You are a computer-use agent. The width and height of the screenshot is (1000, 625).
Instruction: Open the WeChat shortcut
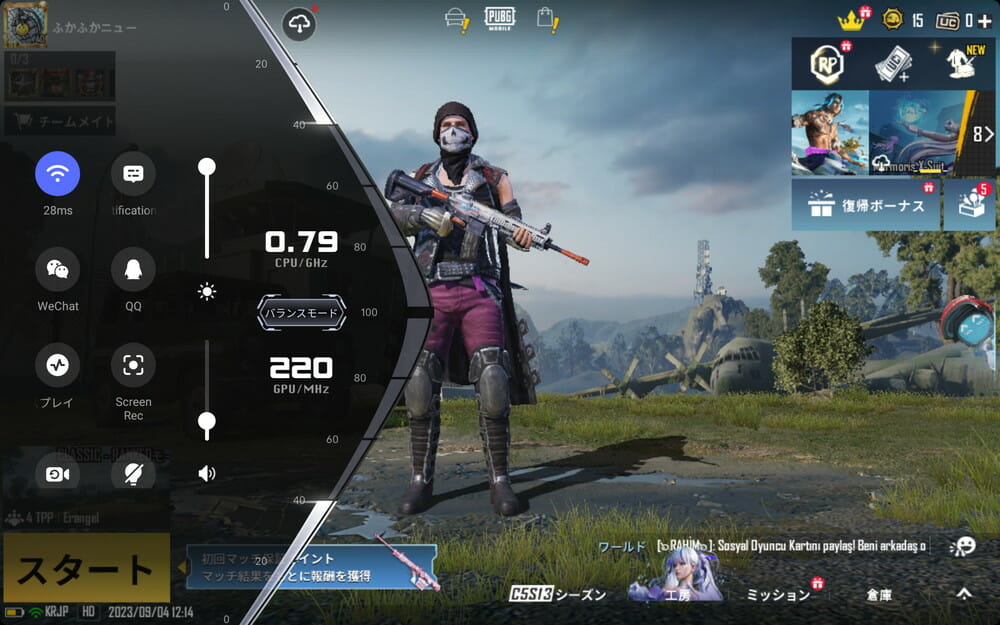coord(58,269)
